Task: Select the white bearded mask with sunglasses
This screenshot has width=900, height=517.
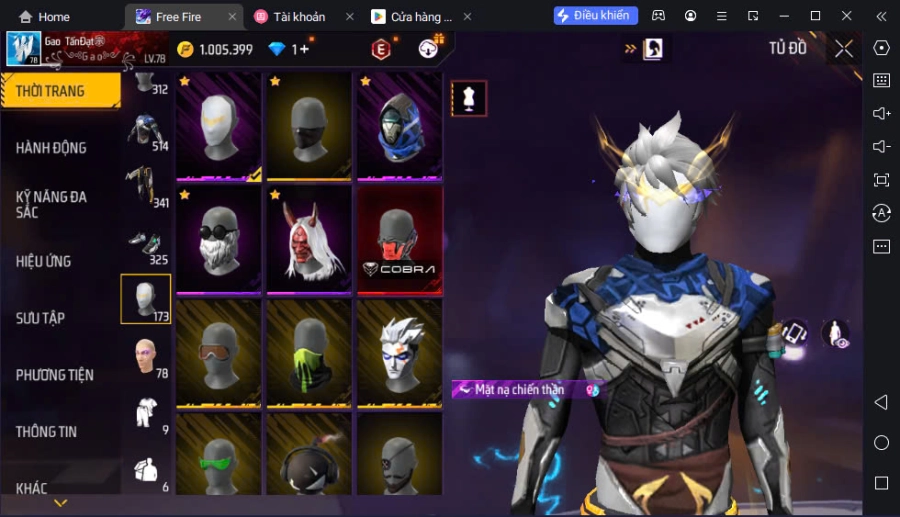Action: pos(218,239)
